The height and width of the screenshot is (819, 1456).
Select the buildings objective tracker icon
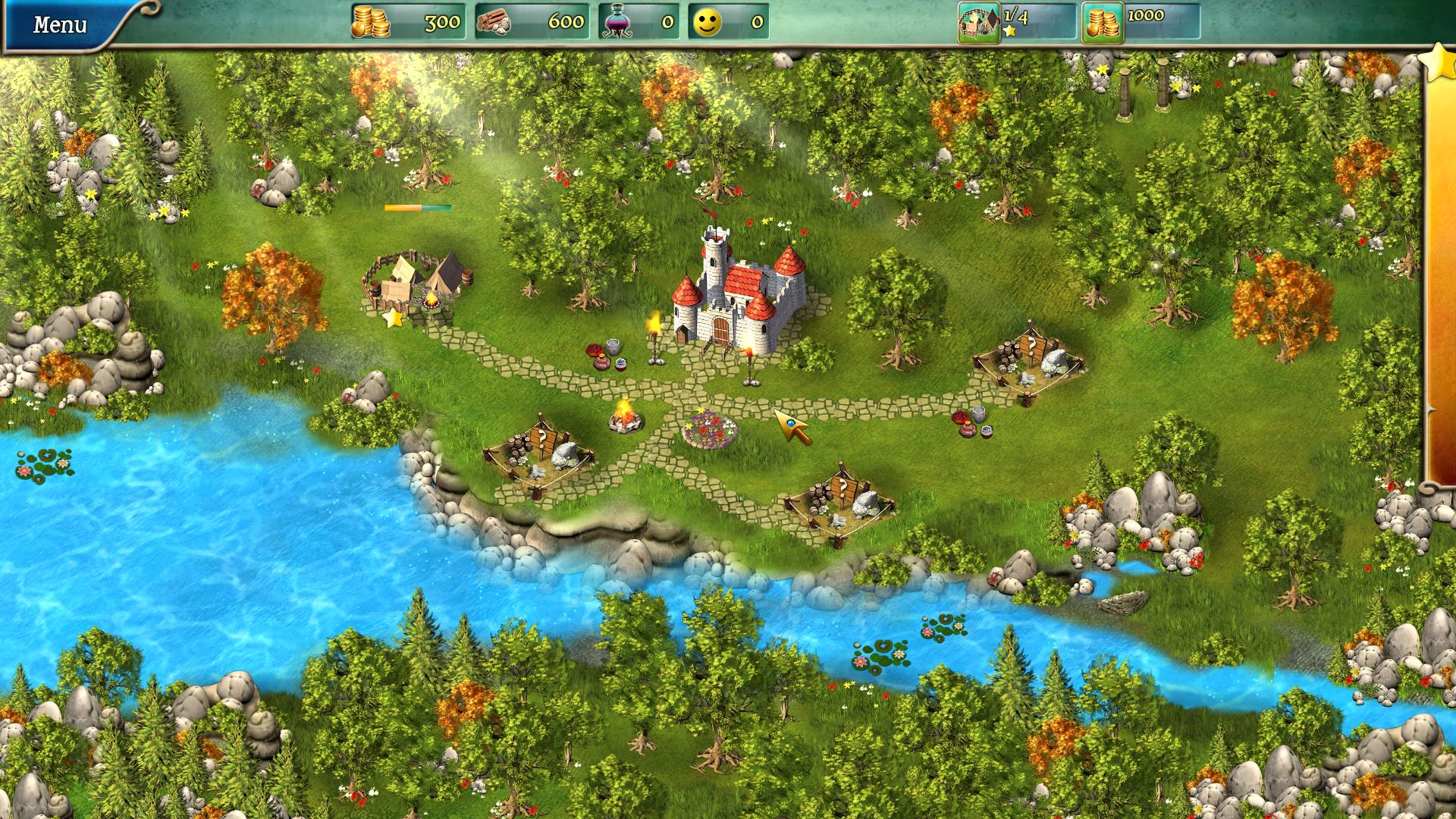(978, 23)
